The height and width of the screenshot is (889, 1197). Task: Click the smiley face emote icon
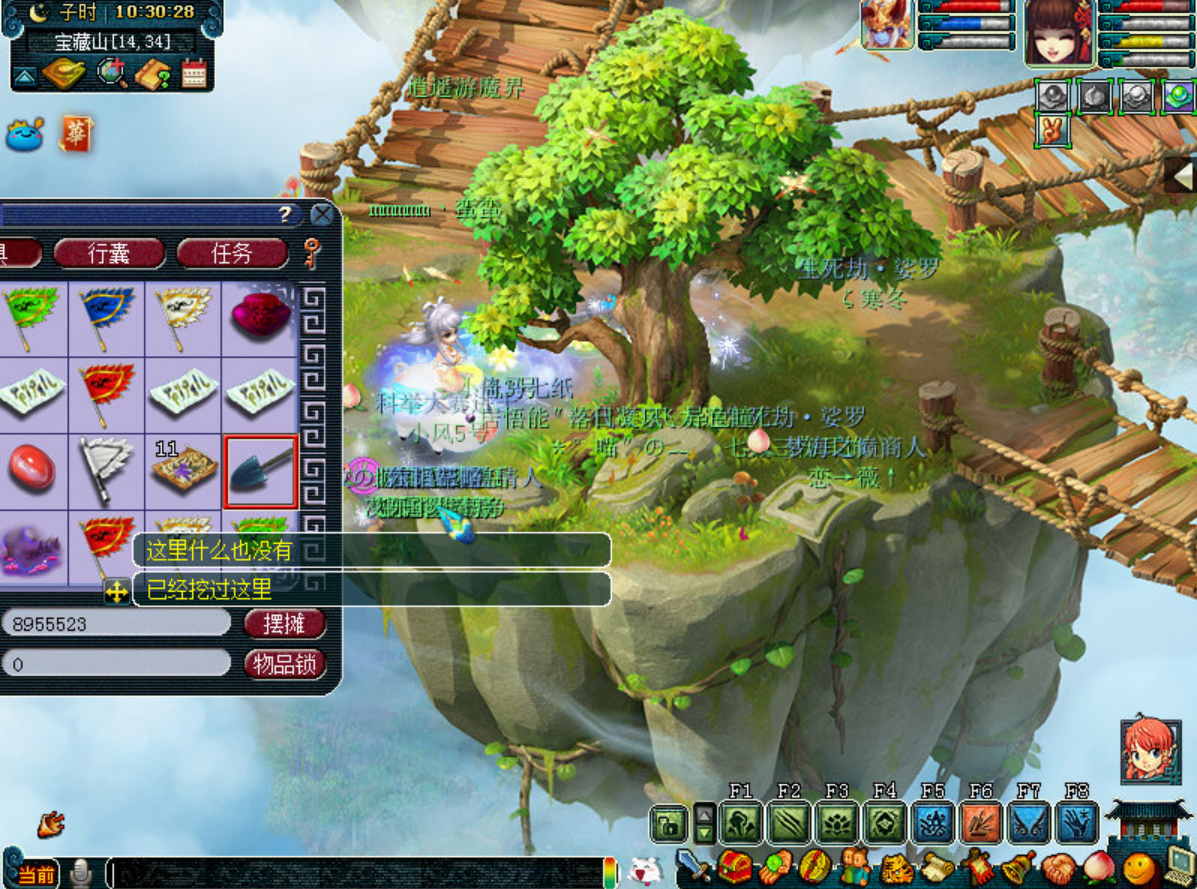pos(1138,866)
